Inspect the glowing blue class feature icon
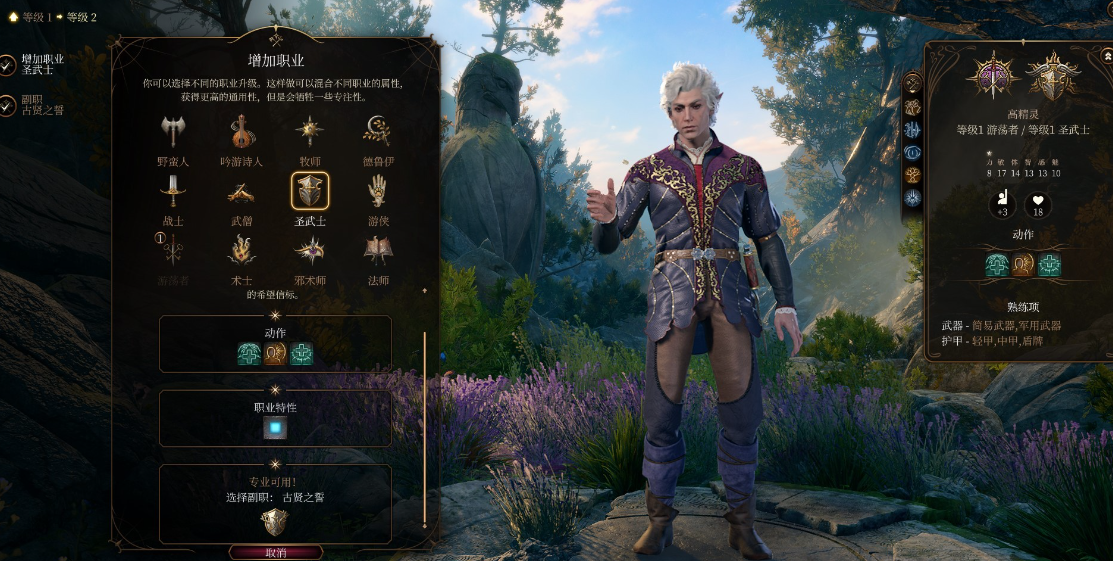Viewport: 1113px width, 561px height. pyautogui.click(x=275, y=429)
